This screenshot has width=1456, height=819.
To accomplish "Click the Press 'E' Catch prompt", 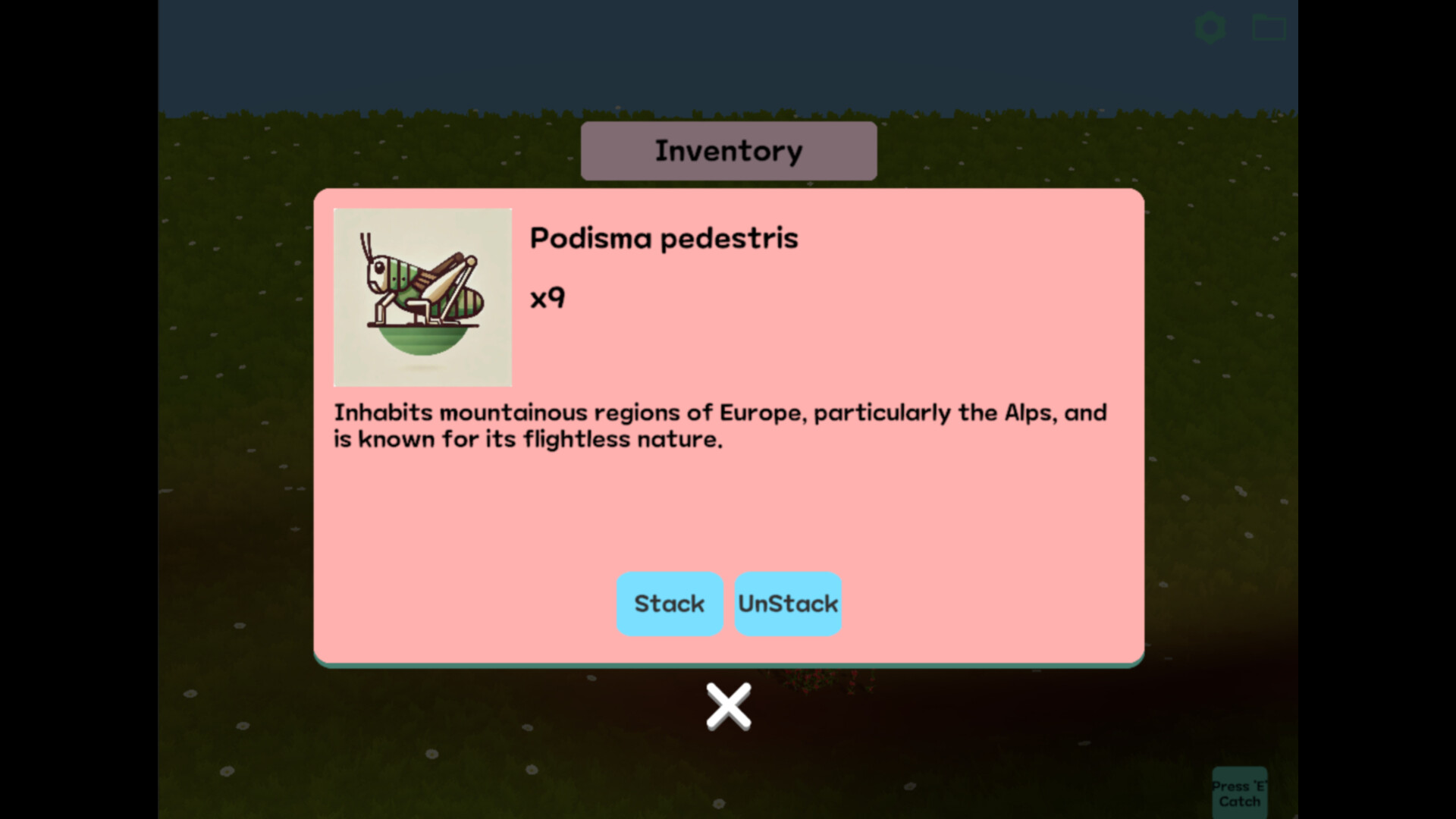I will pyautogui.click(x=1241, y=790).
